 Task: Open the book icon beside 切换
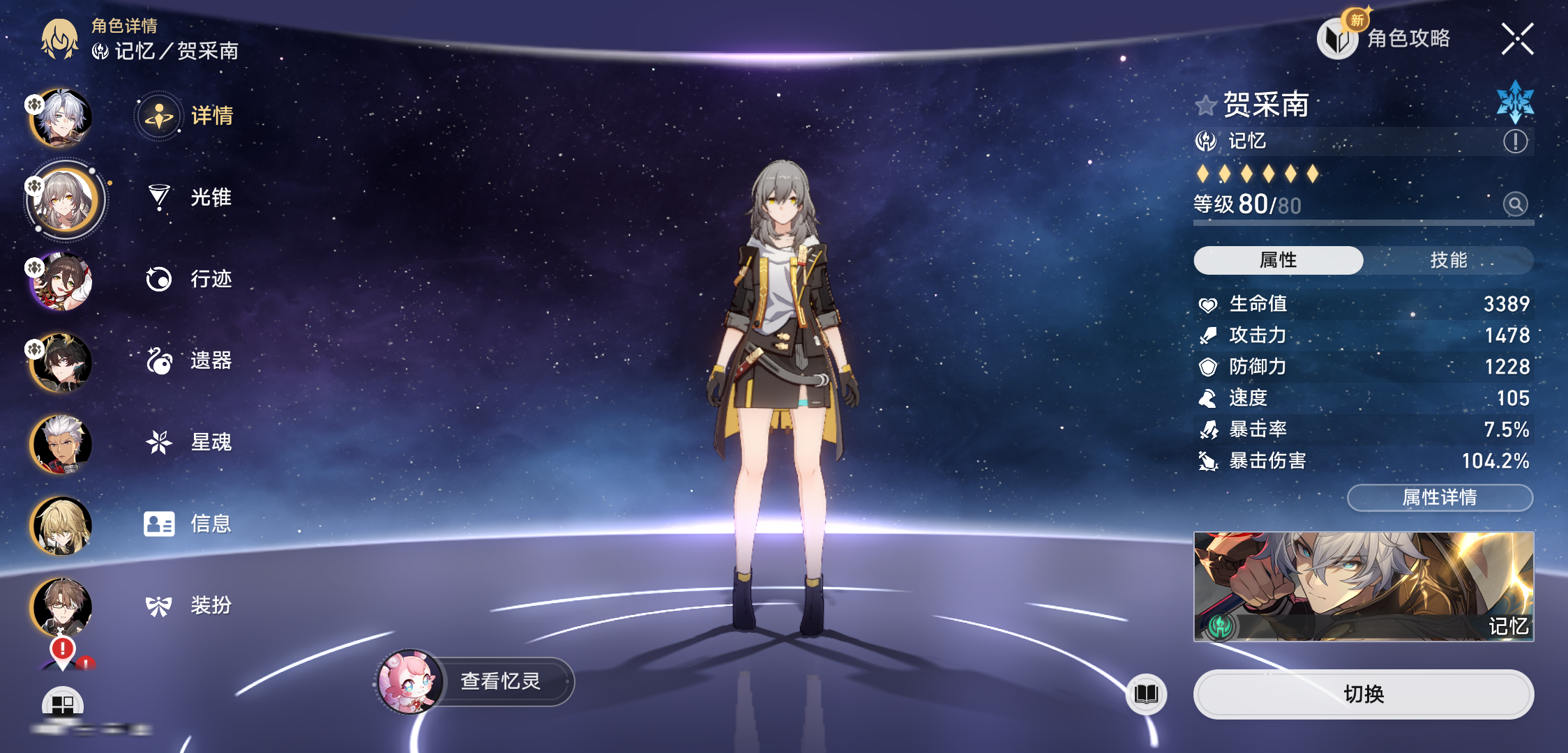(x=1146, y=694)
